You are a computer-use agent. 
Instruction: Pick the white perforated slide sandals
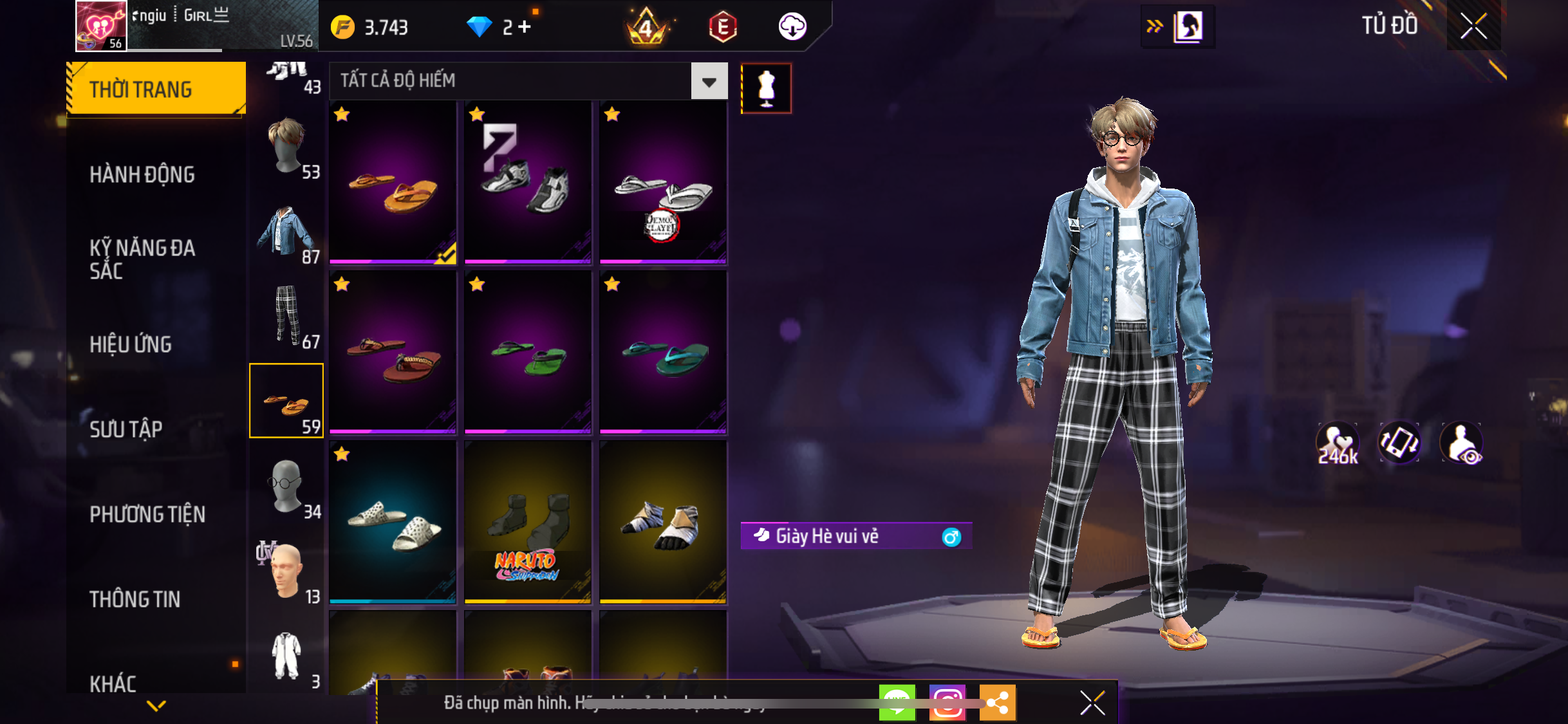pyautogui.click(x=393, y=522)
